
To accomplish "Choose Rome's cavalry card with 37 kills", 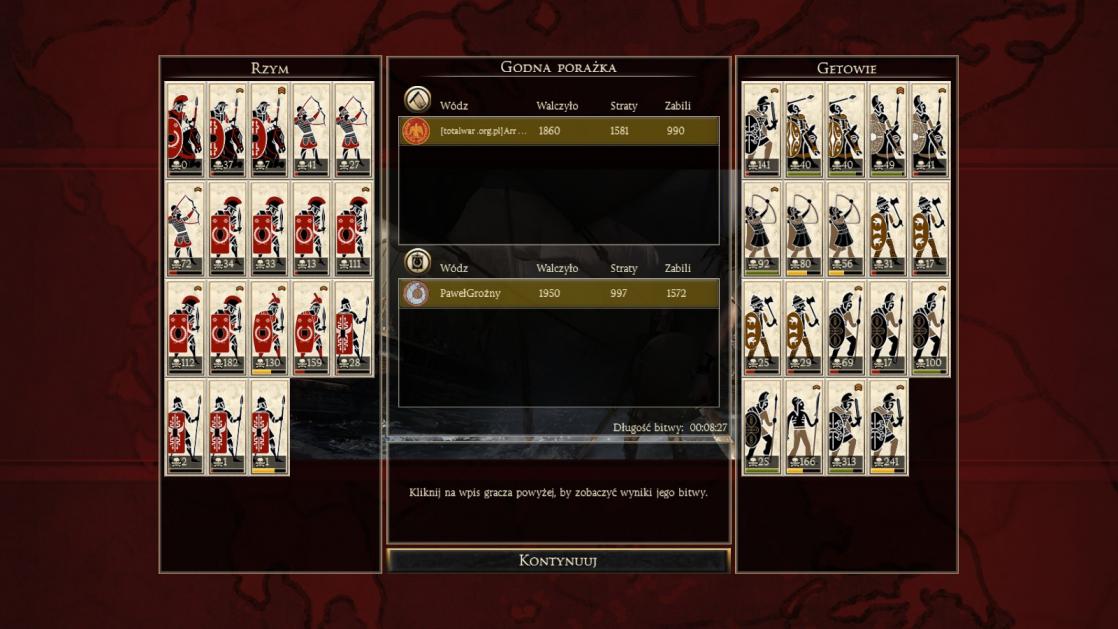I will pos(227,130).
